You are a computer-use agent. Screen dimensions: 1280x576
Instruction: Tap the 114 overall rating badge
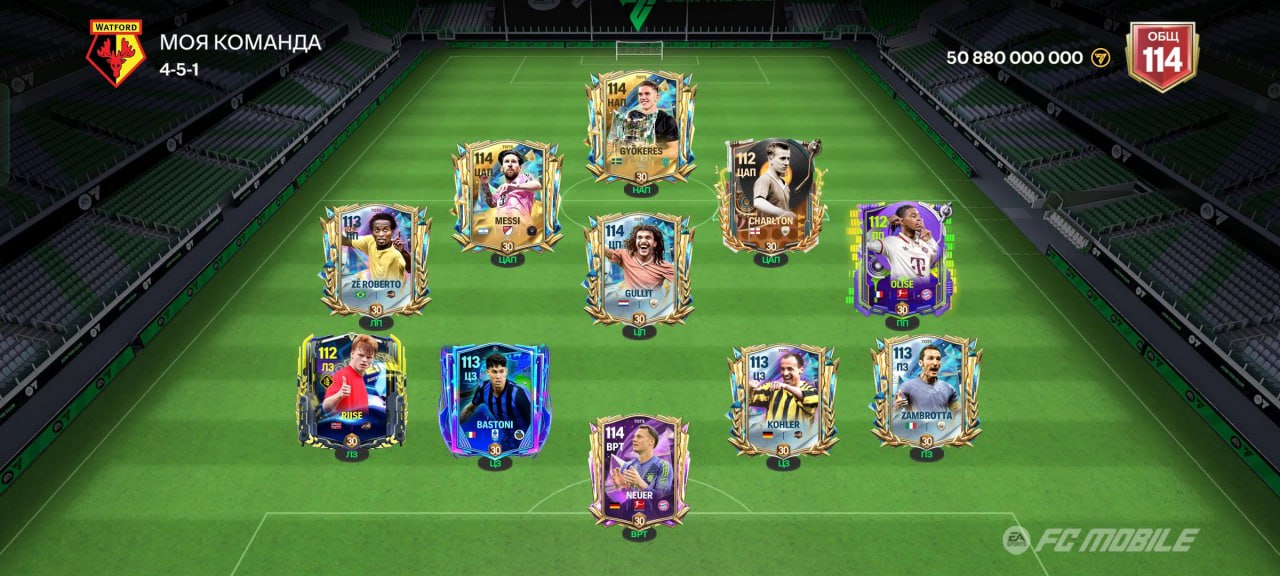coord(1161,56)
